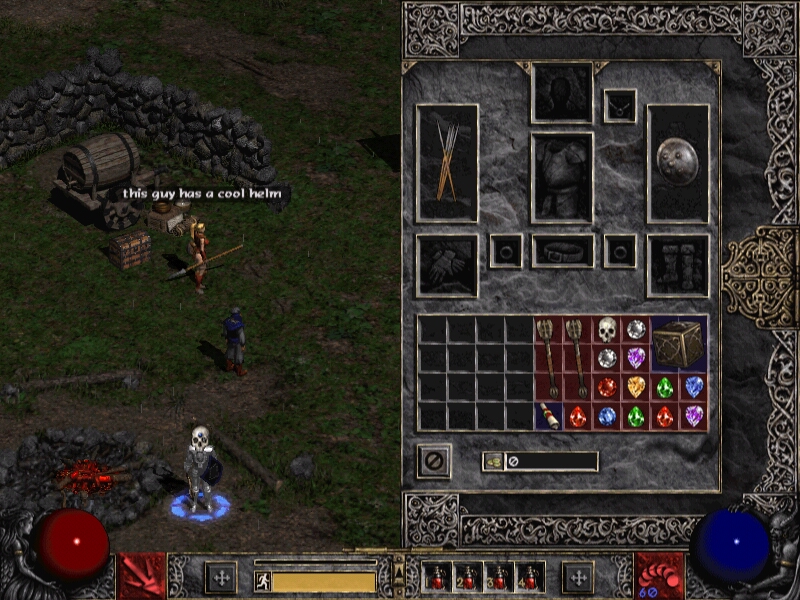The width and height of the screenshot is (800, 600).
Task: Click the empty belt equipment slot
Action: click(562, 251)
